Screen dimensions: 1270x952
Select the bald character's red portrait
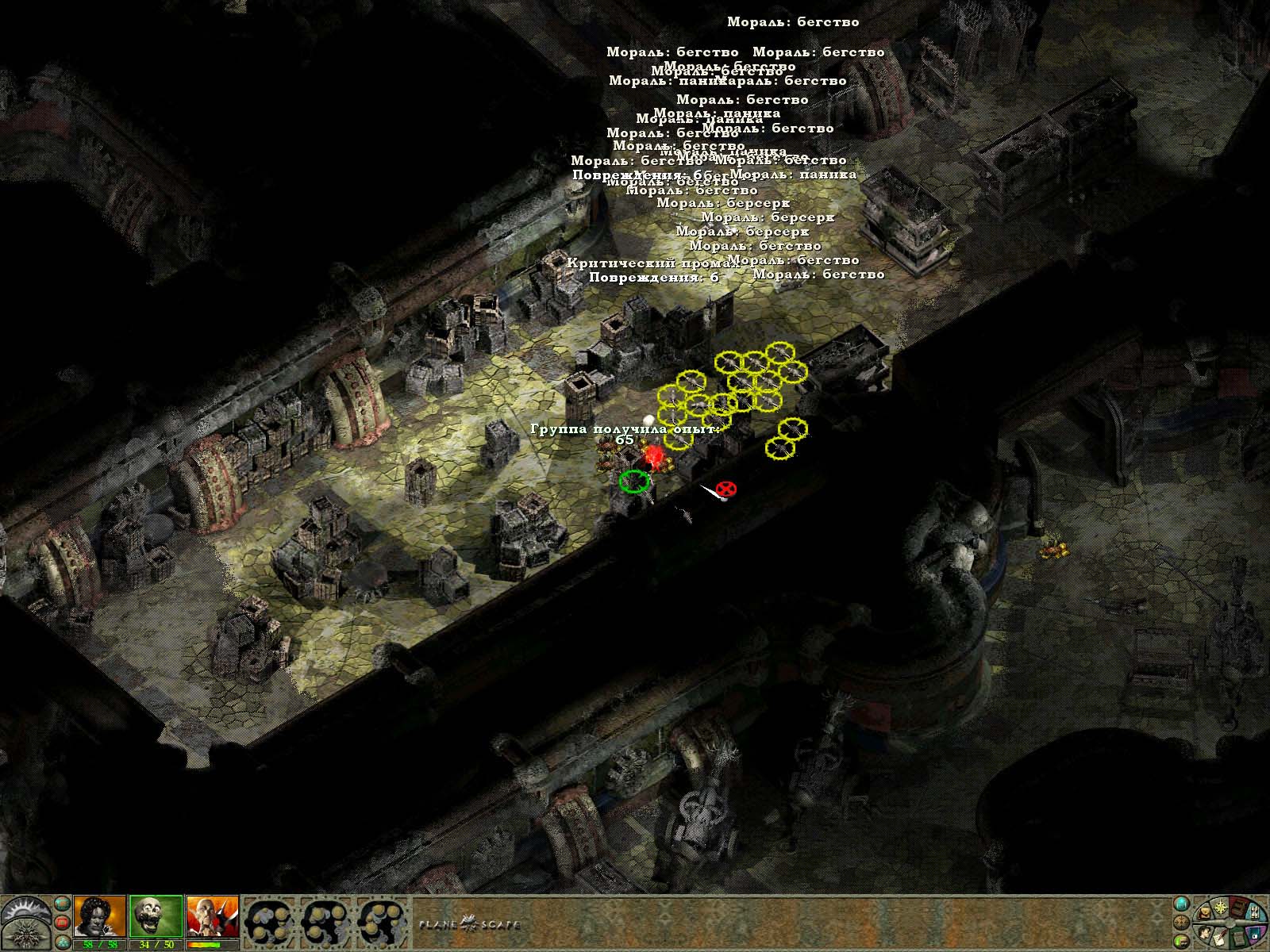[212, 916]
